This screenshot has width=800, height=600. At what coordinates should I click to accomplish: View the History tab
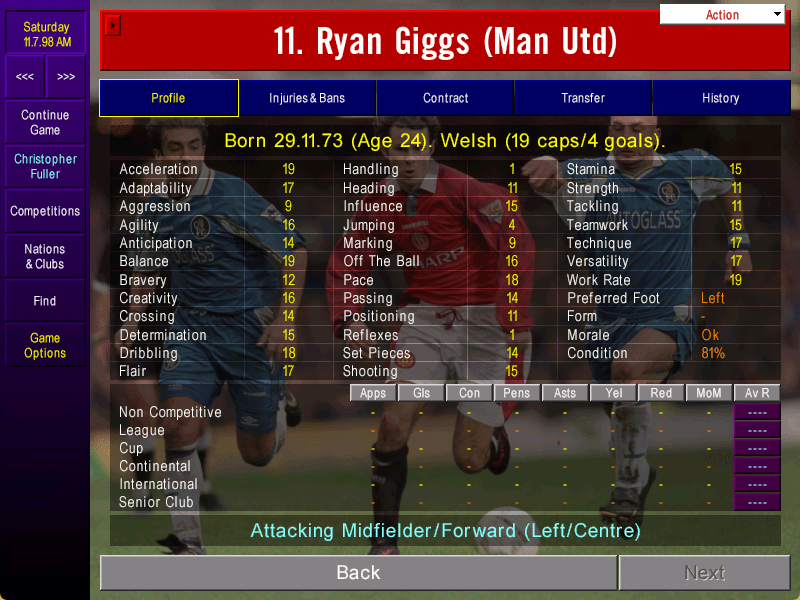tap(720, 98)
